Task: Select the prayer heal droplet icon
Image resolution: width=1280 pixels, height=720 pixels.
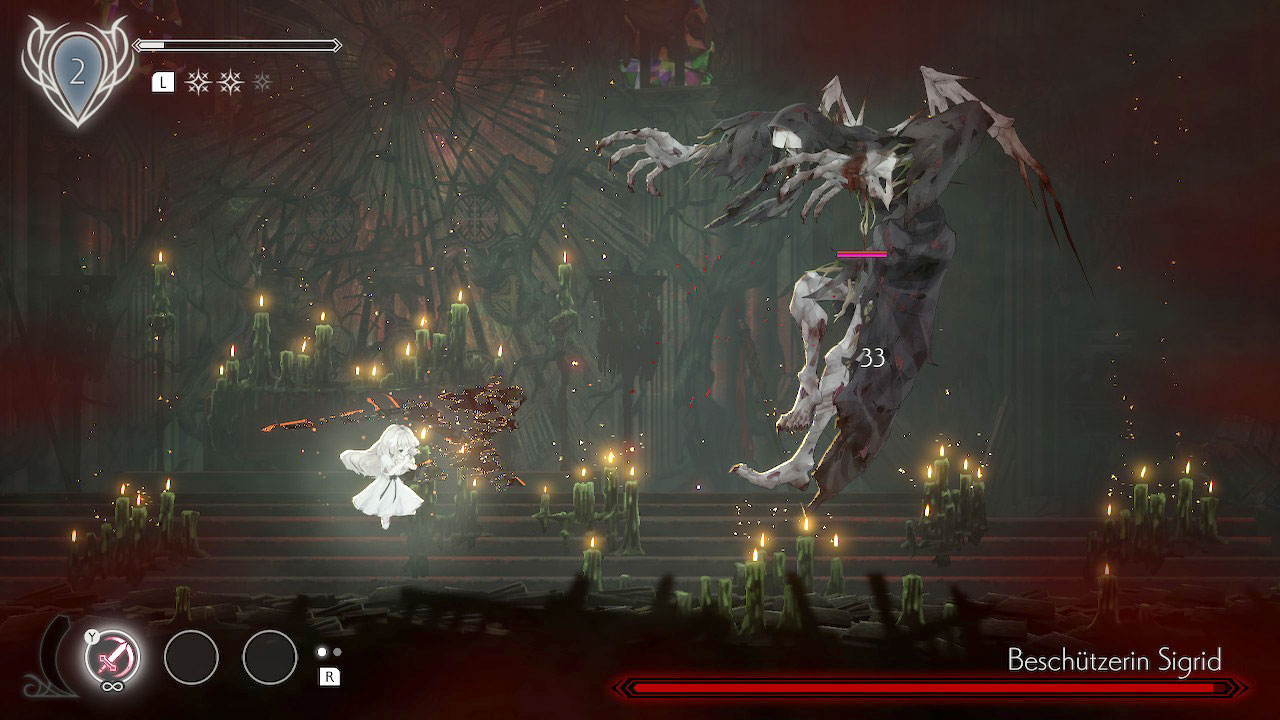Action: tap(76, 73)
